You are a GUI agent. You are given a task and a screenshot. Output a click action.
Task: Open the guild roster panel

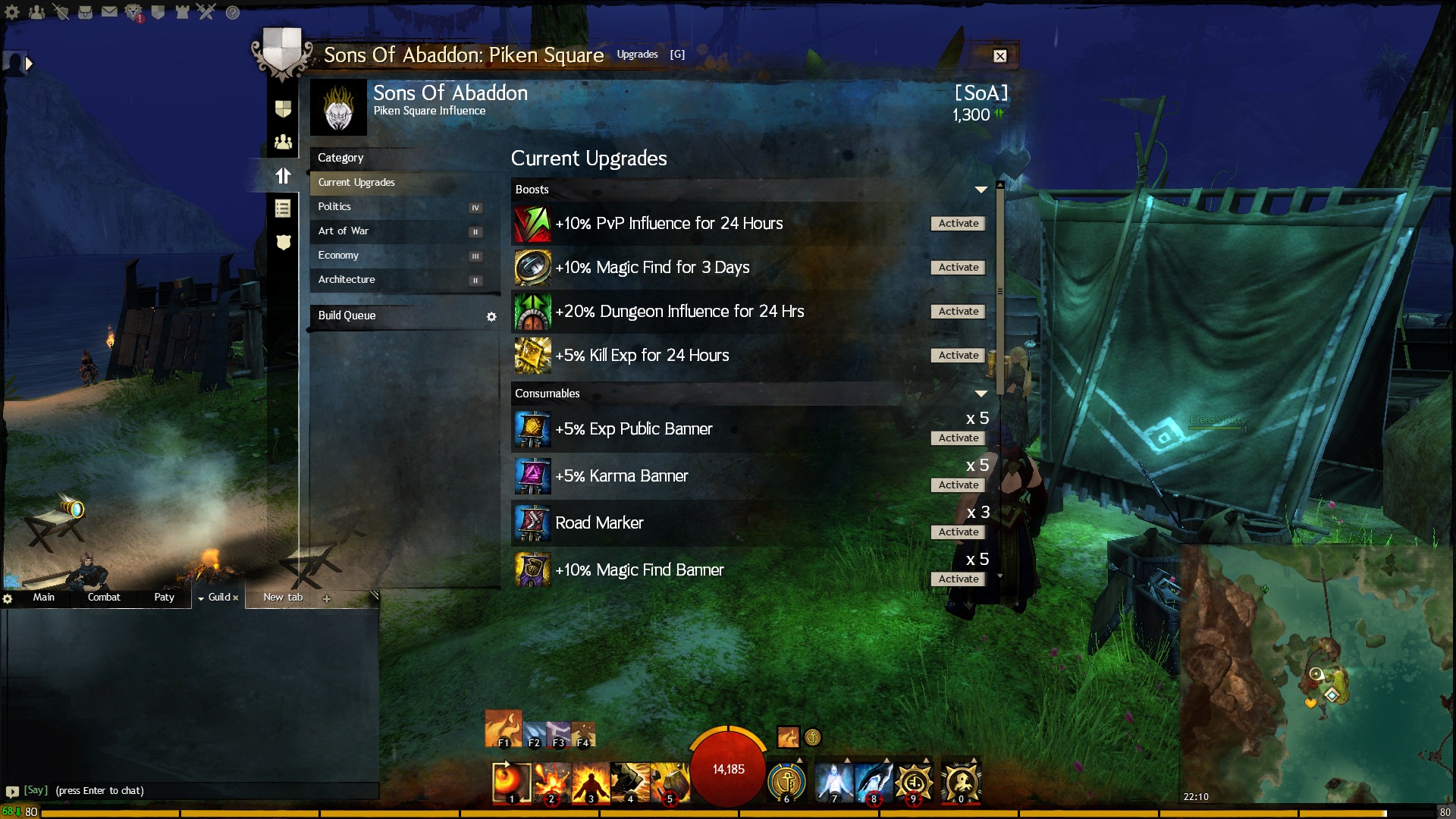point(283,142)
